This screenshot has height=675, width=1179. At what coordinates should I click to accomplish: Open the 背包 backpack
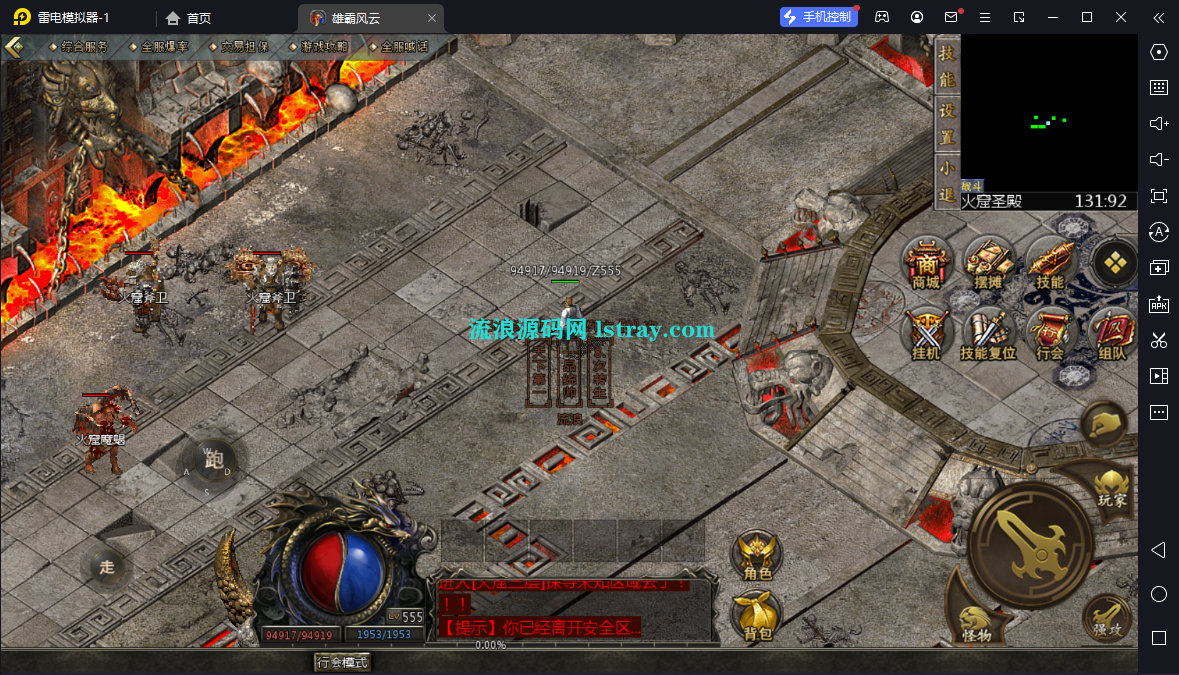(756, 614)
